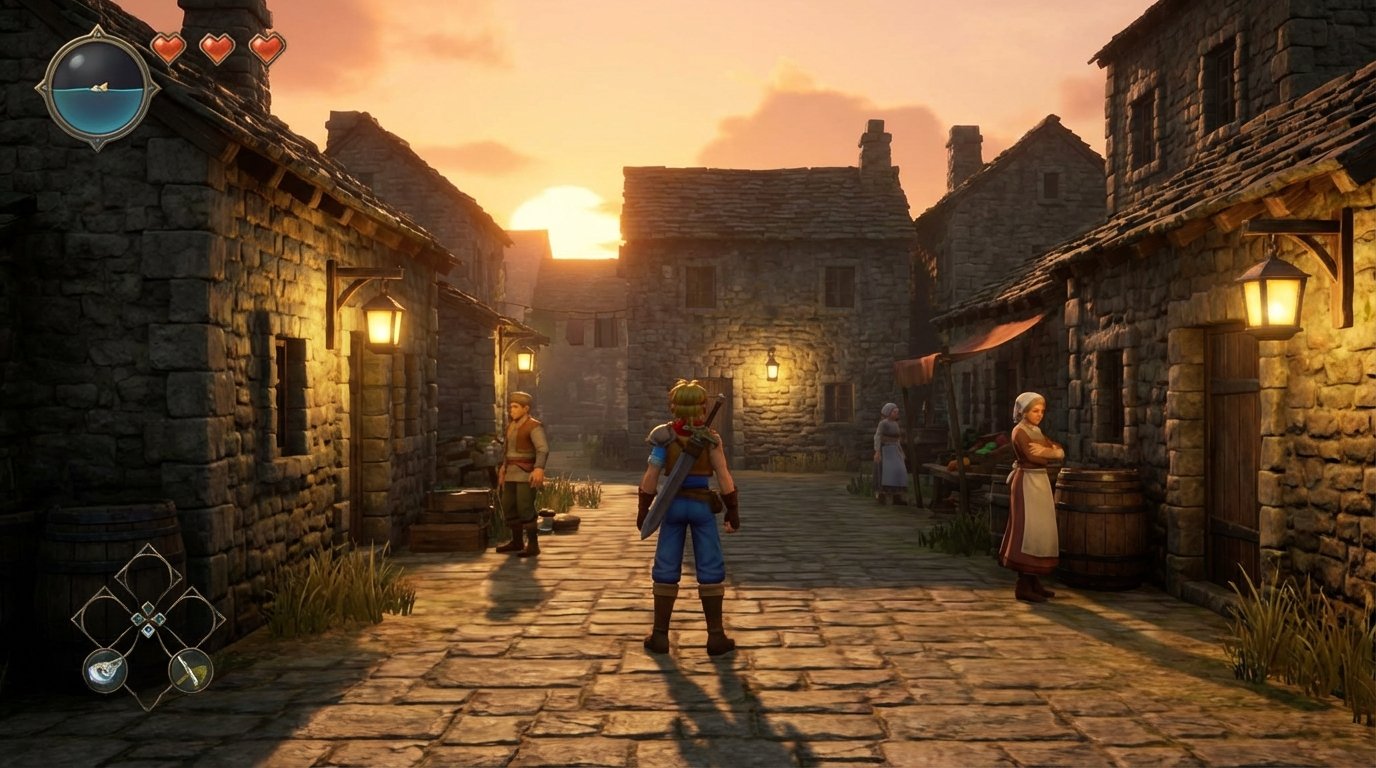Click the leftmost heart icon

coord(170,48)
